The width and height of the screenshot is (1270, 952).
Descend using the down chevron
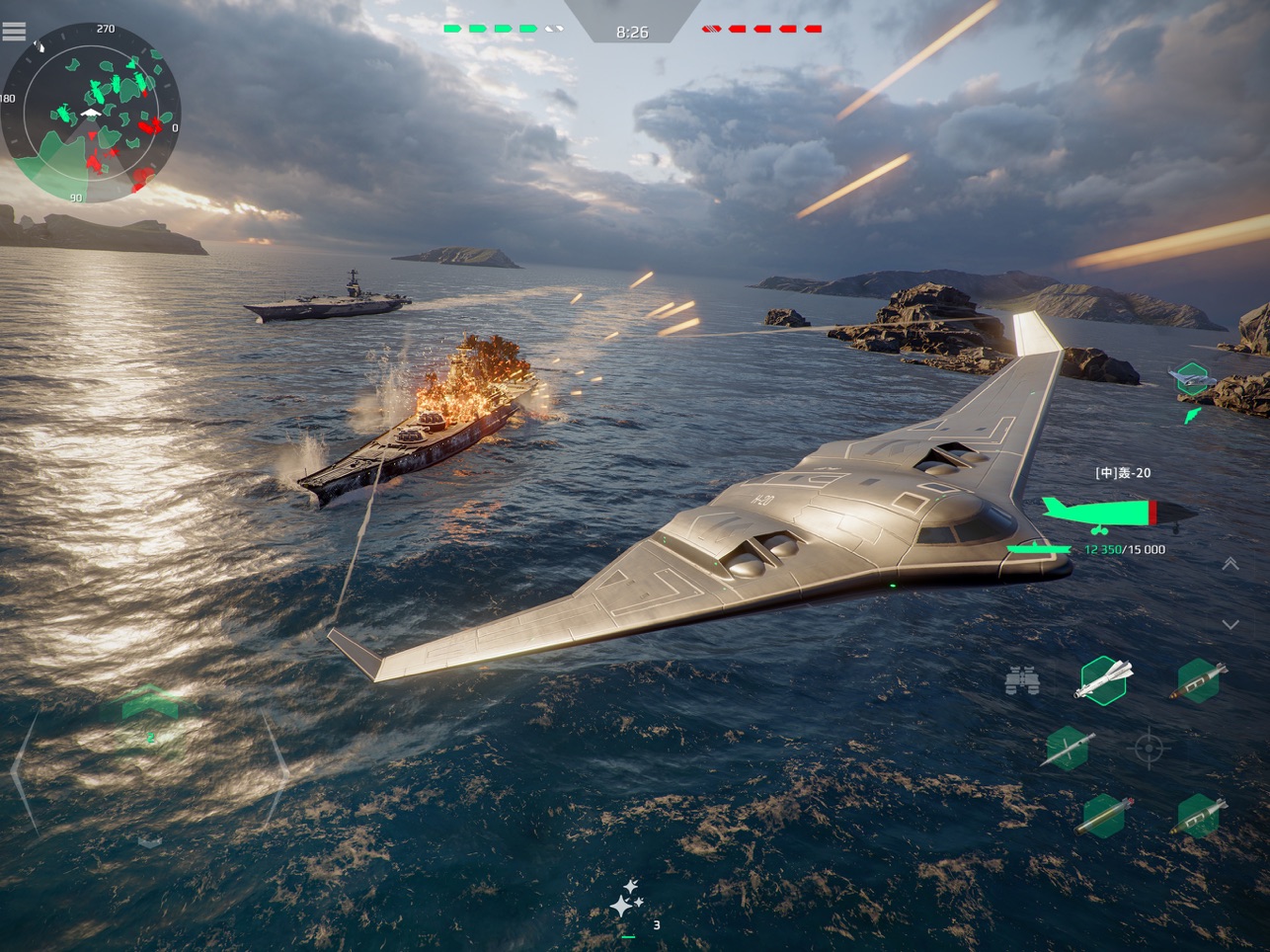tap(1230, 625)
